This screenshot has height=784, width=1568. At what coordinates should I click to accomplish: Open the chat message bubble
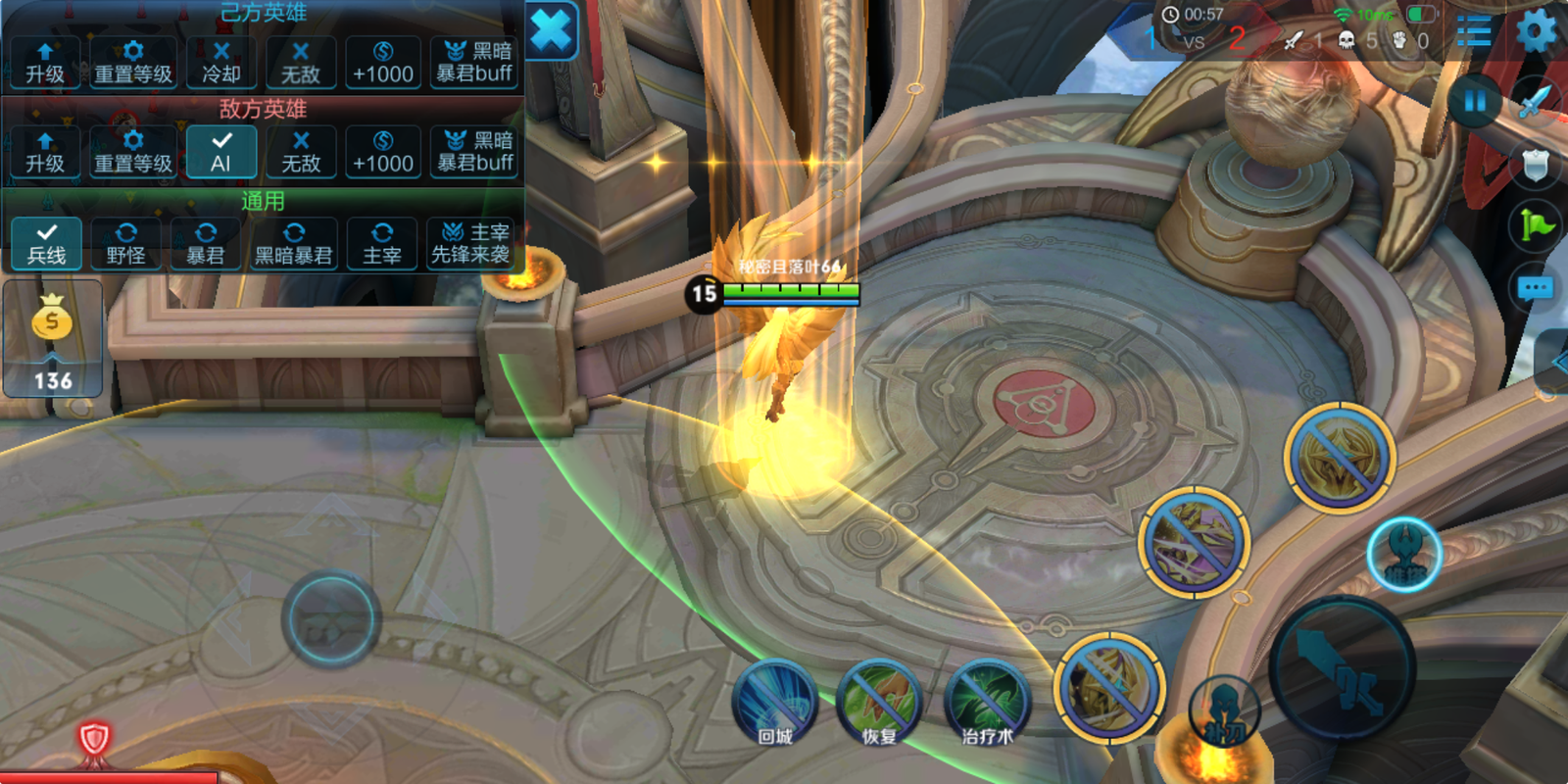1535,288
